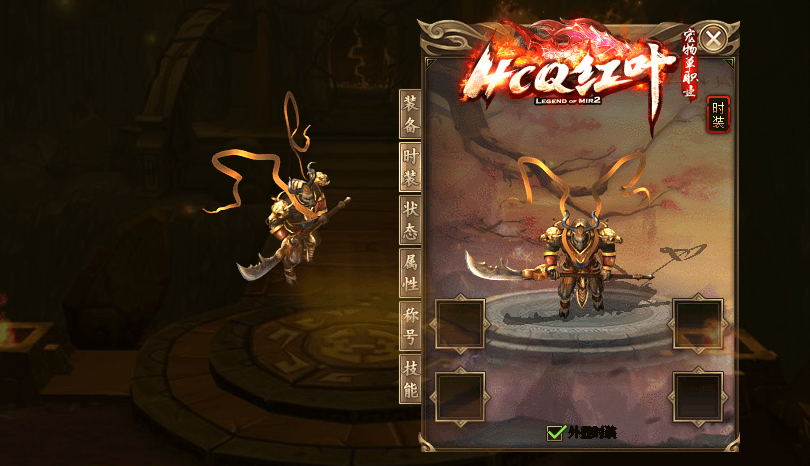This screenshot has width=810, height=466.
Task: Open the 技能 skills tab
Action: point(410,378)
